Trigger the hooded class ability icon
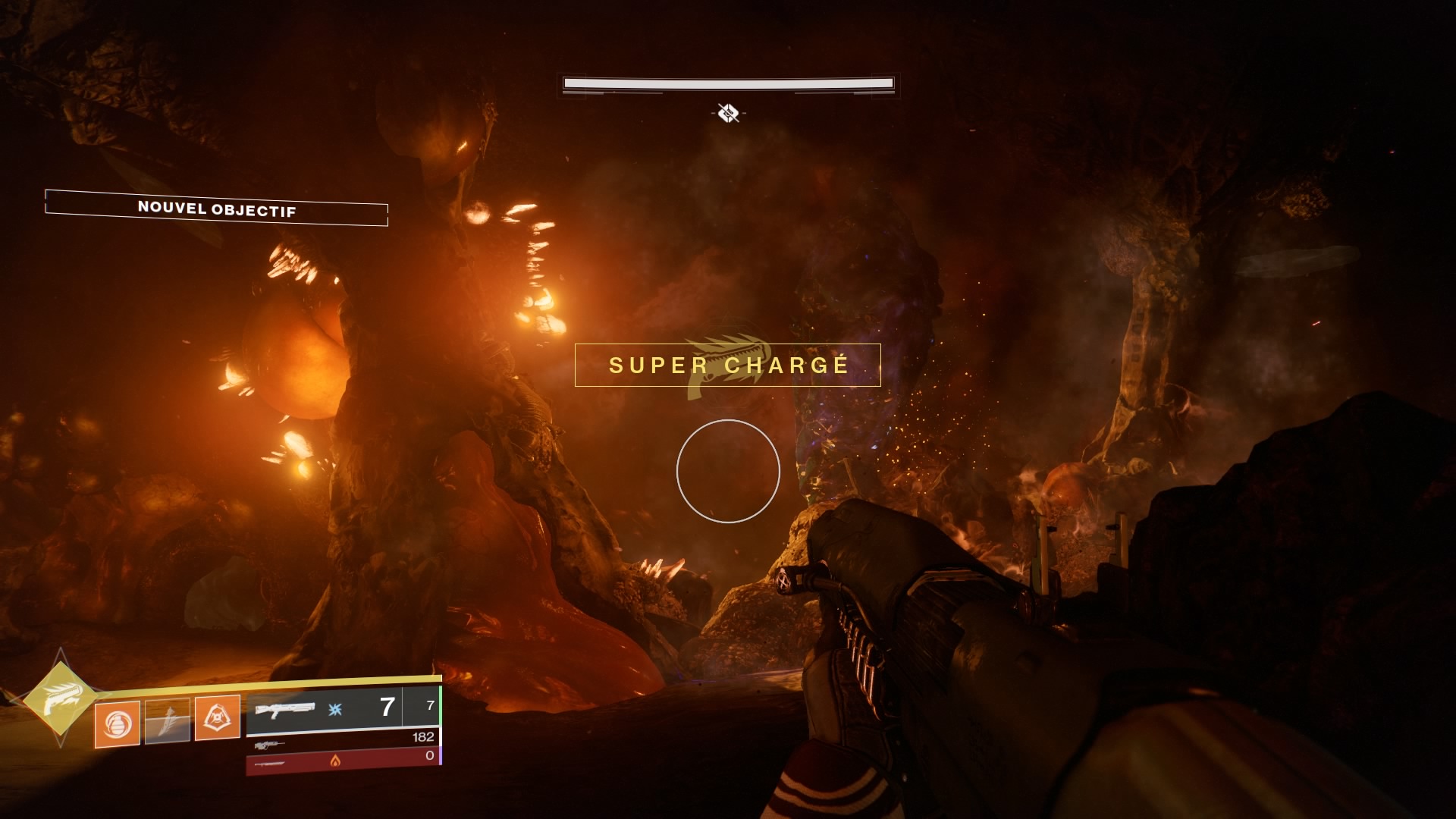1456x819 pixels. (218, 717)
